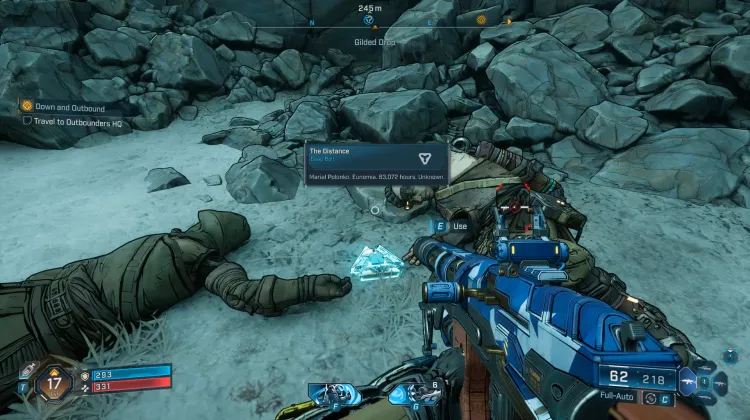Click the blue objective marker on the compass
750x420 pixels.
[368, 20]
